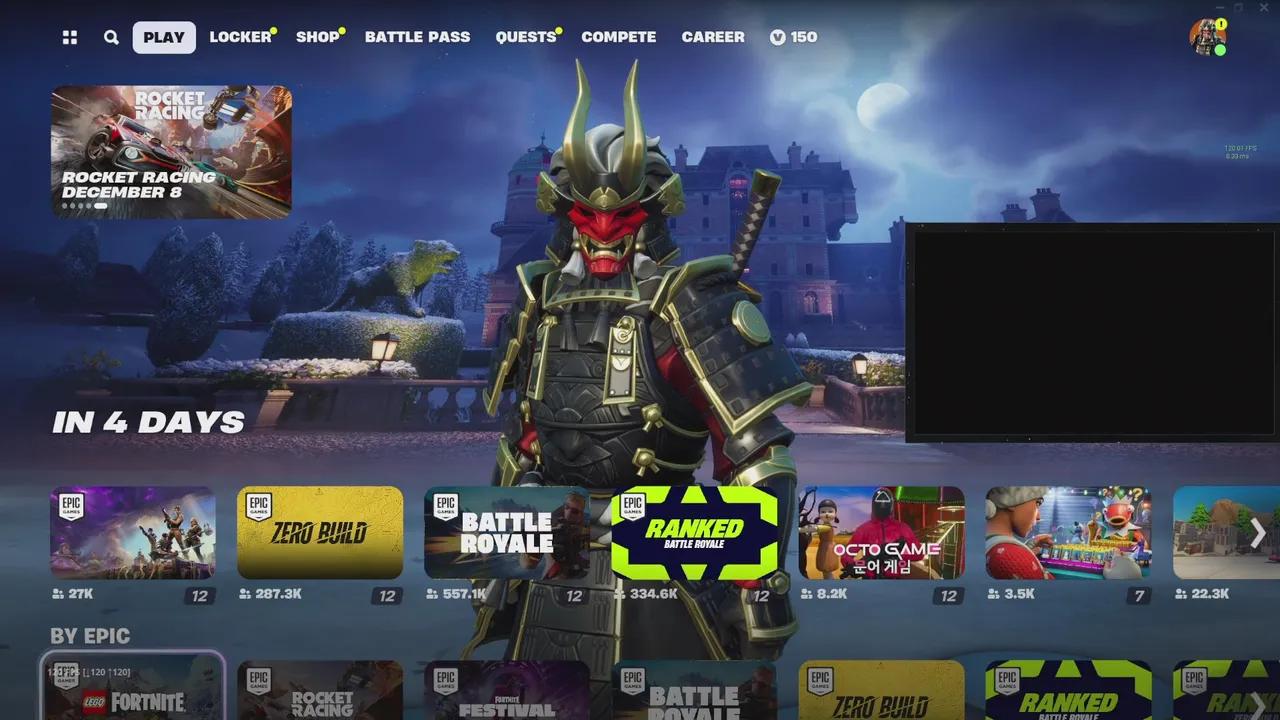The image size is (1280, 720).
Task: Expand more modes with the right chevron arrow
Action: [x=1257, y=532]
